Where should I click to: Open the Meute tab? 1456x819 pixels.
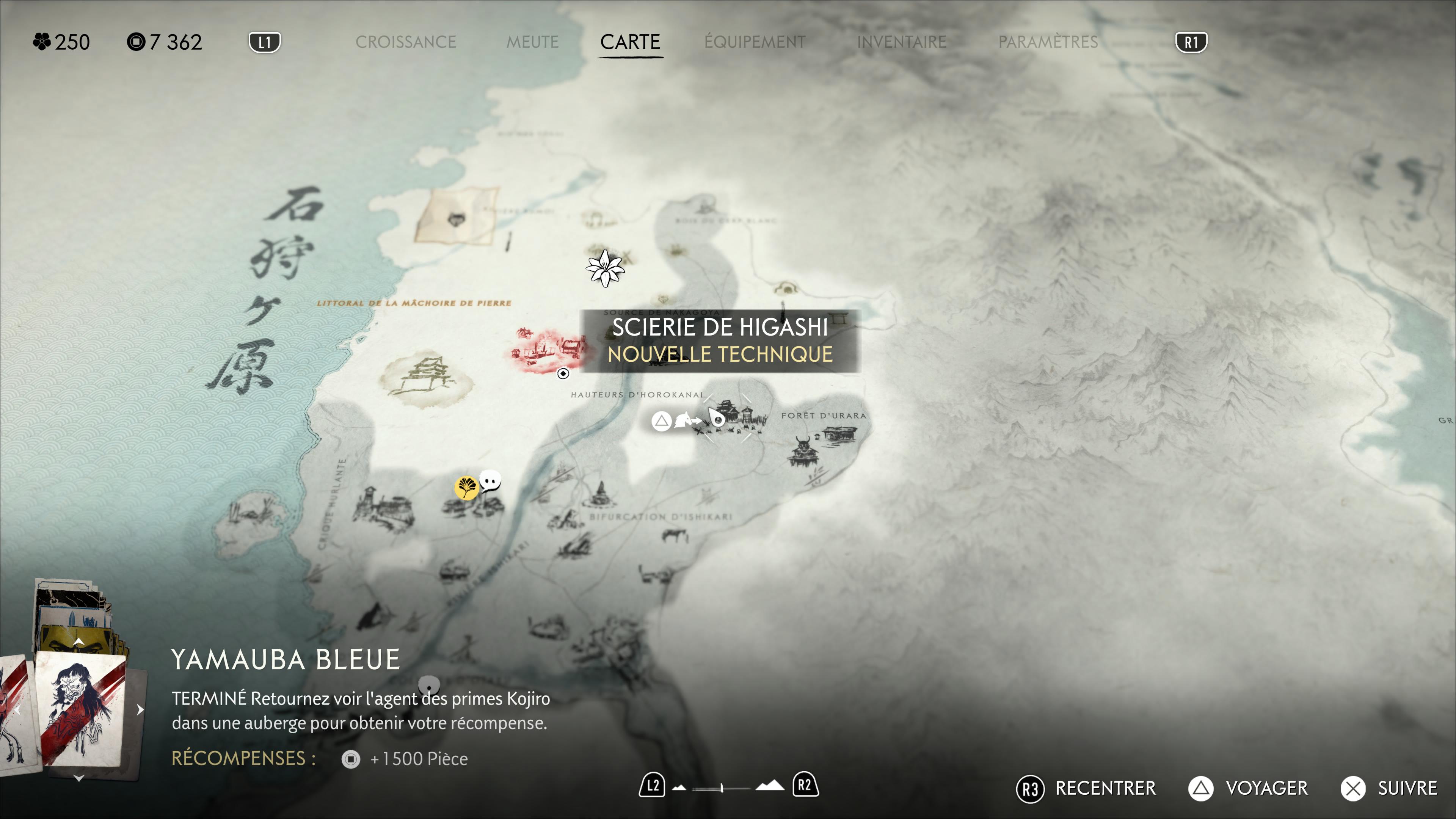click(x=532, y=42)
